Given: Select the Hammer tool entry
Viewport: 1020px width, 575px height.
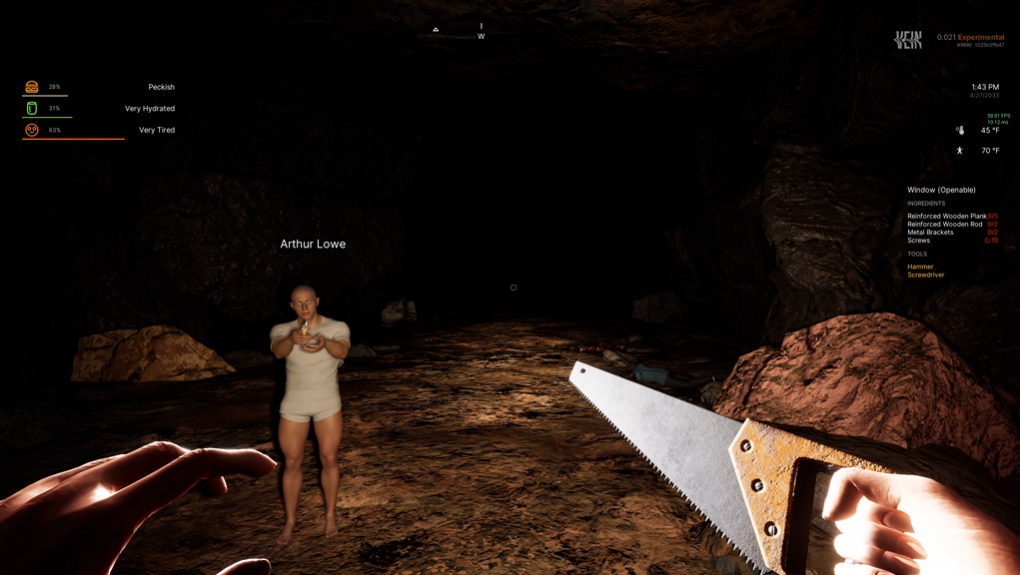Looking at the screenshot, I should (x=920, y=267).
